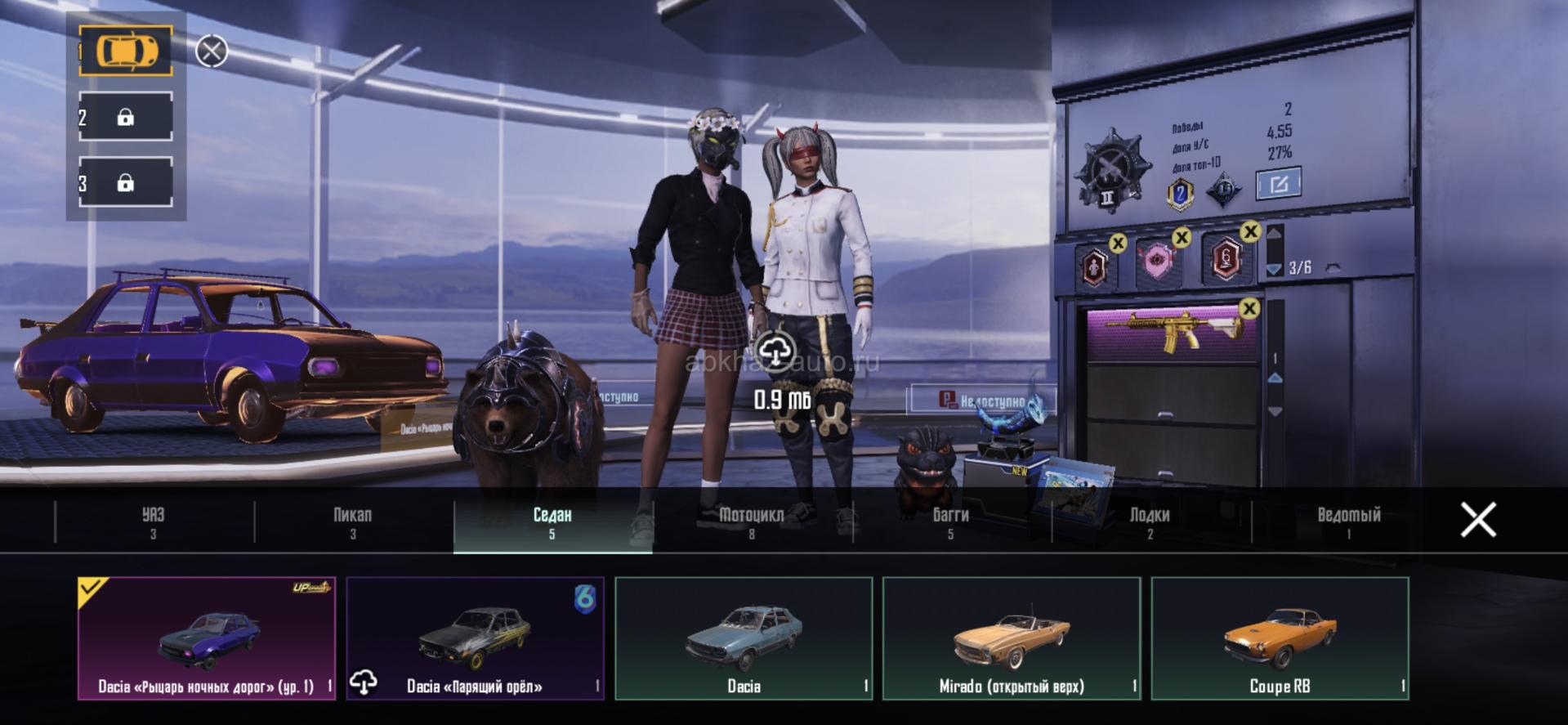Pick the plain blue Dacia card

[744, 638]
